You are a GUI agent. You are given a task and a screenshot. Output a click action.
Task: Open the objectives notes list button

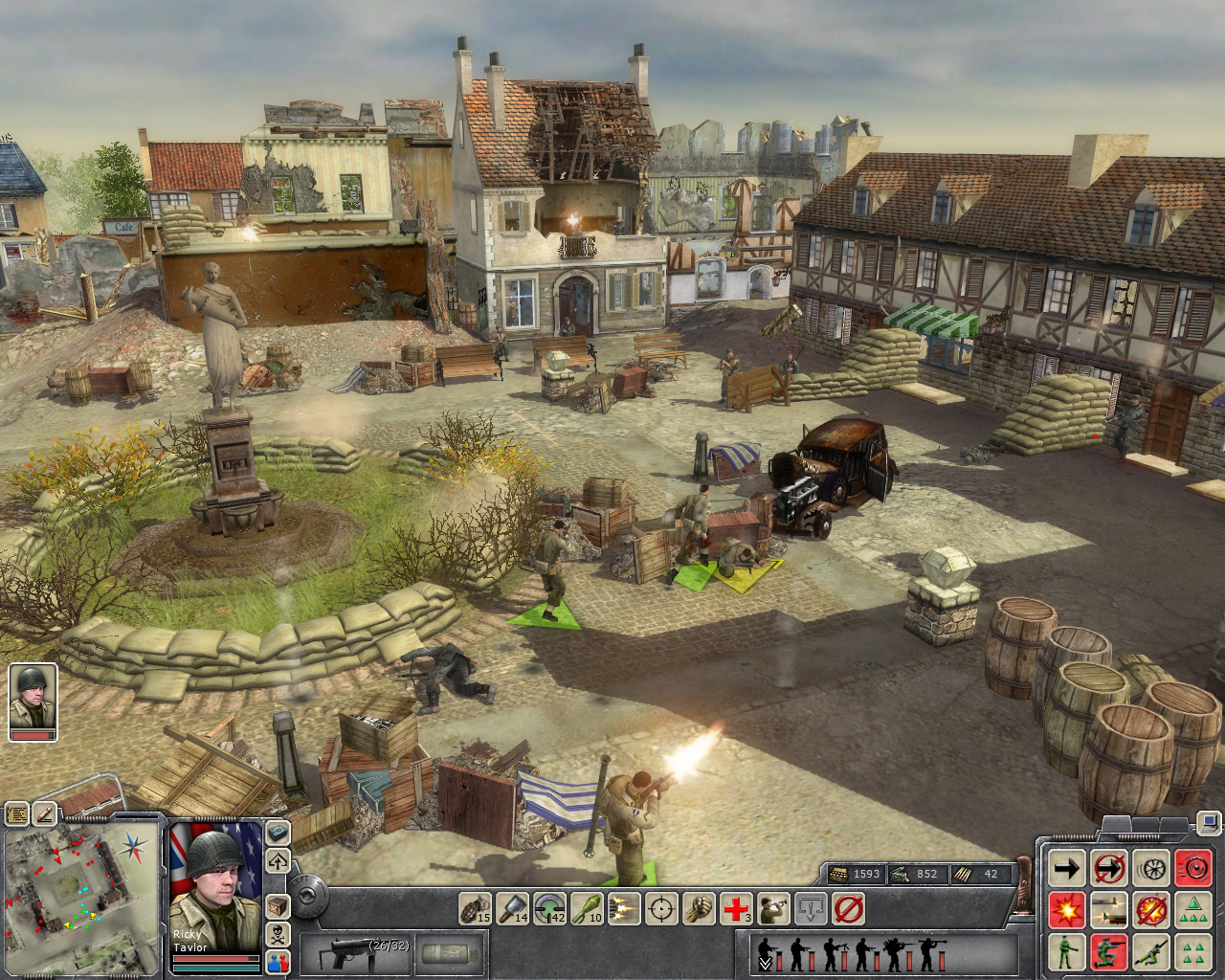click(x=17, y=813)
